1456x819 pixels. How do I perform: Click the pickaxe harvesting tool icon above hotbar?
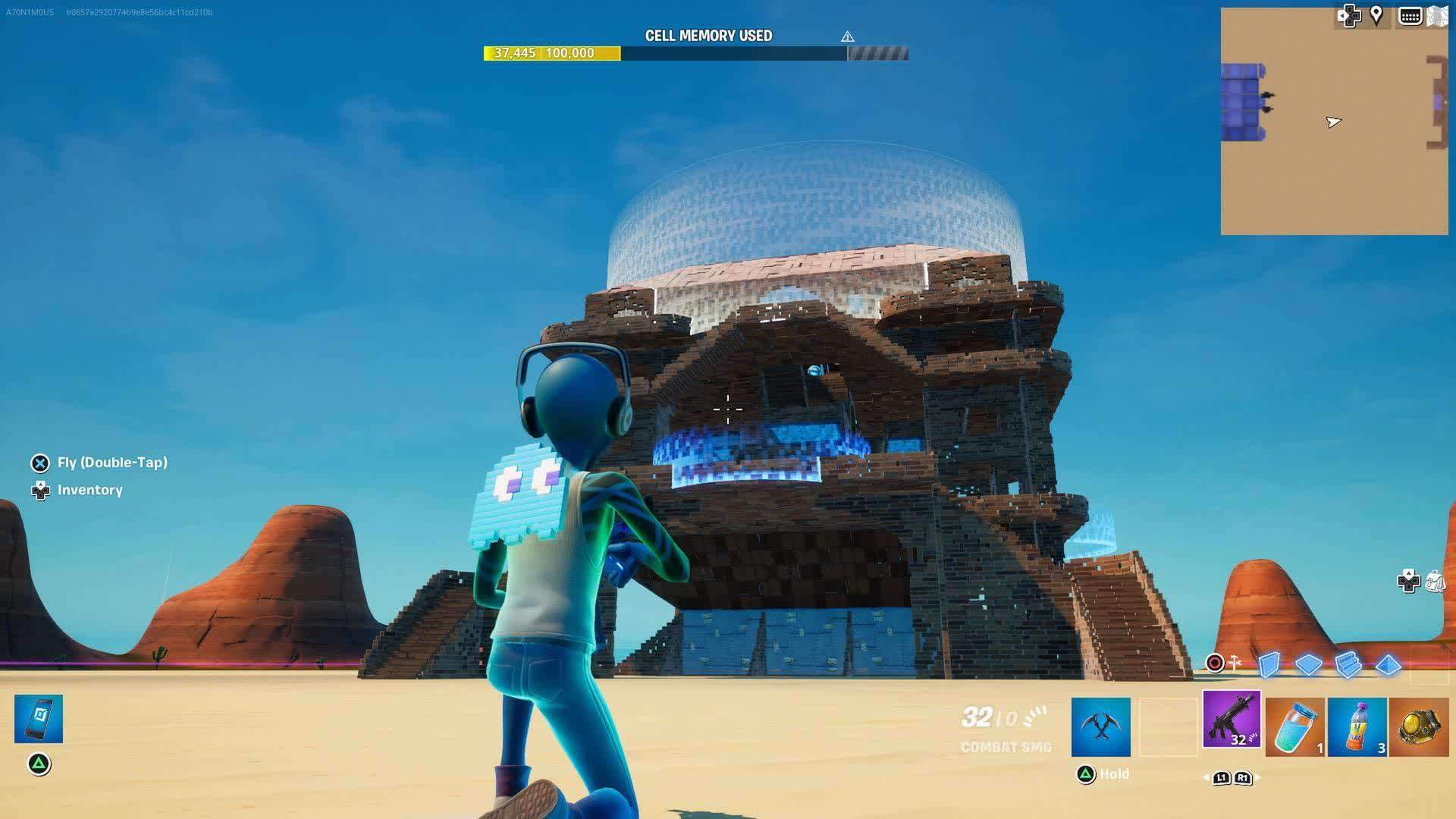1234,661
